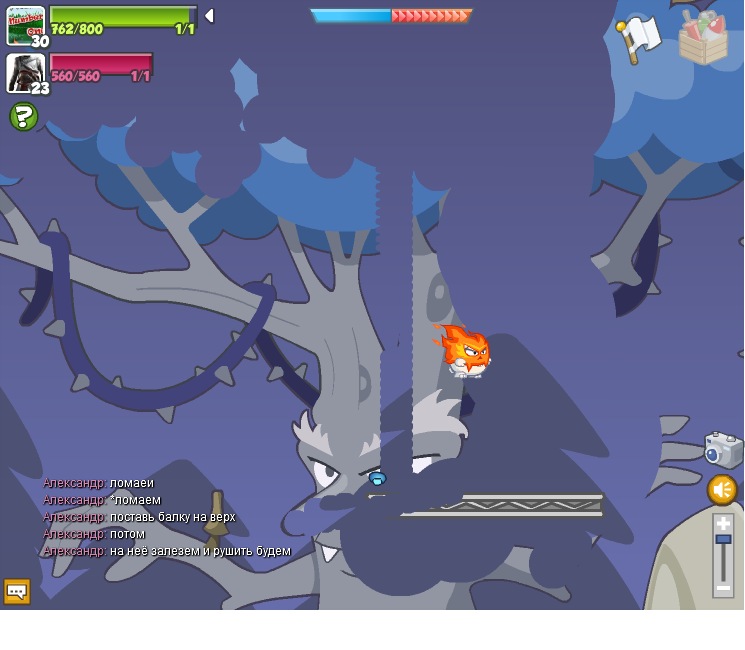This screenshot has height=650, width=745.
Task: Select the level 23 player avatar
Action: pos(24,73)
